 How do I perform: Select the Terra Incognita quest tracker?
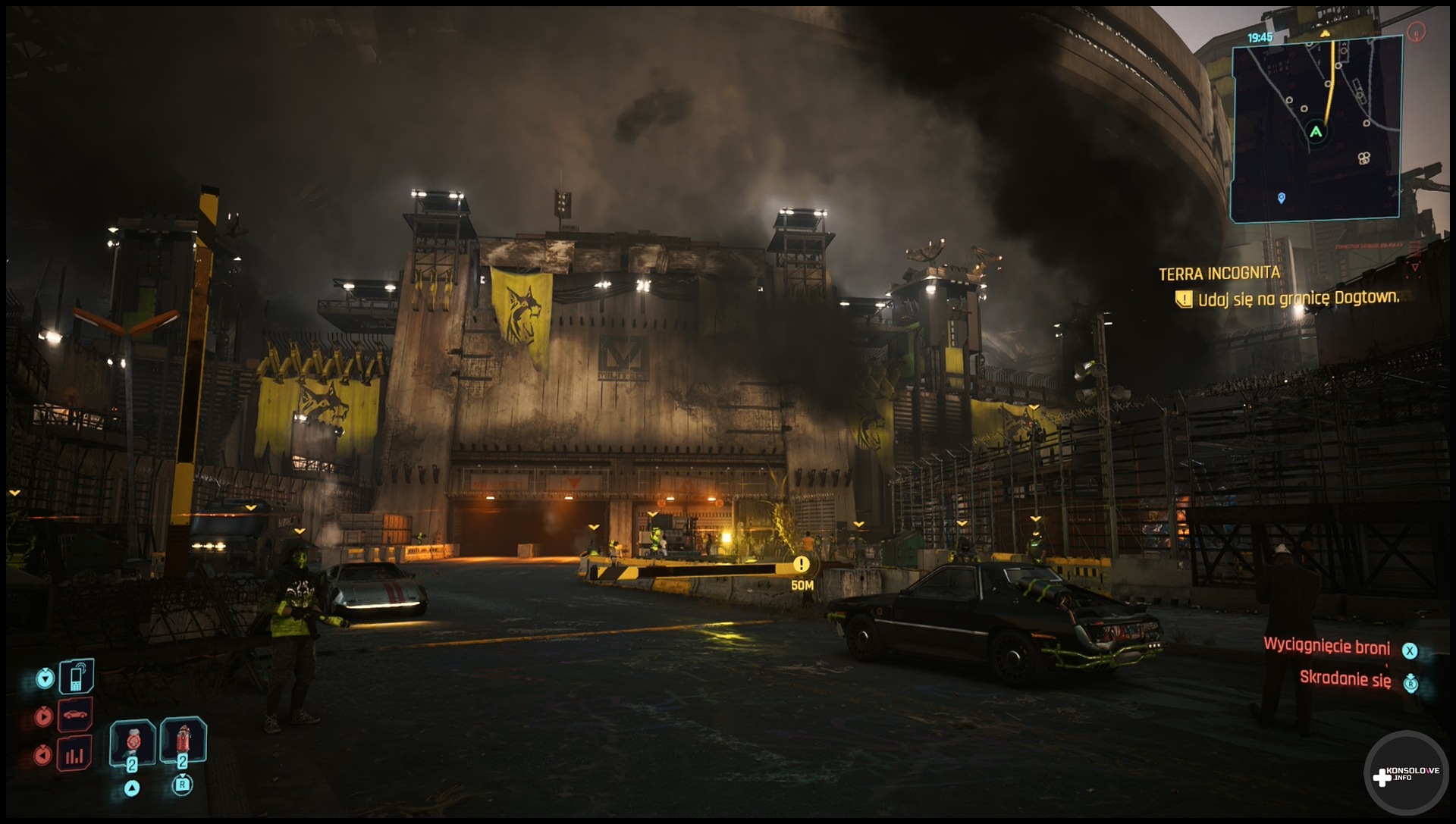(1219, 274)
